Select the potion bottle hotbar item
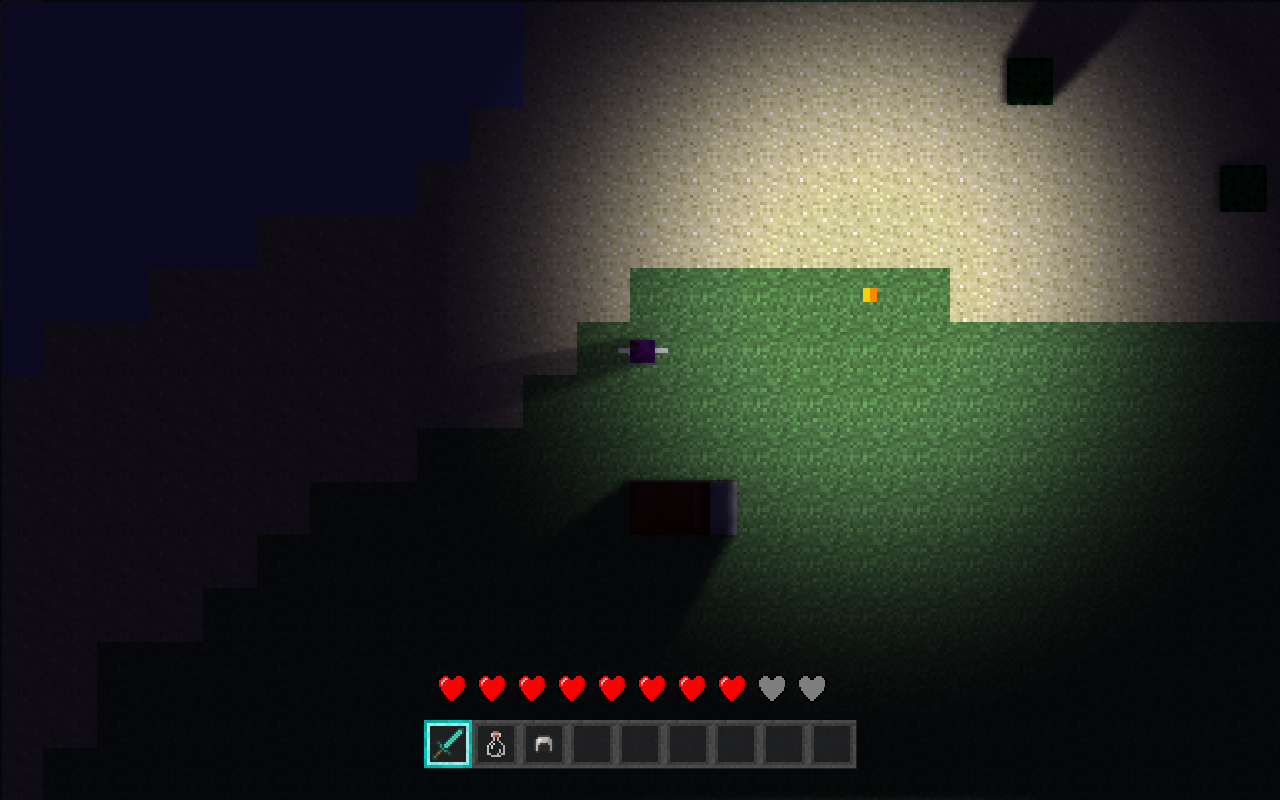Screen dimensions: 1280x800 point(494,742)
